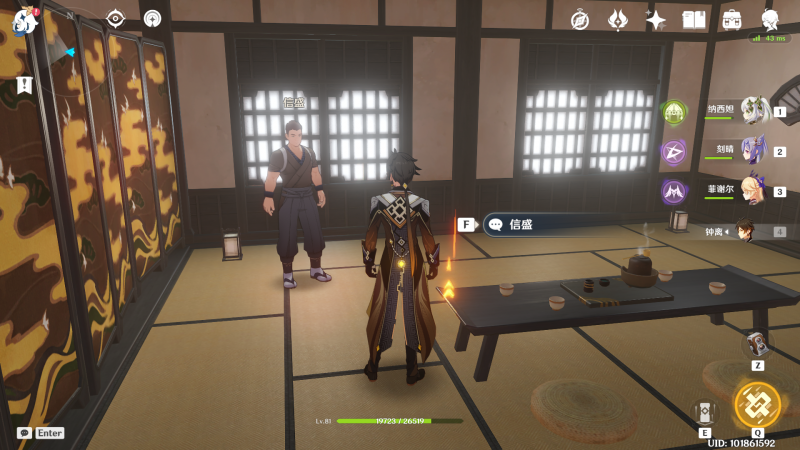Screen dimensions: 800x450
Task: Open the Wish star icon
Action: click(656, 19)
